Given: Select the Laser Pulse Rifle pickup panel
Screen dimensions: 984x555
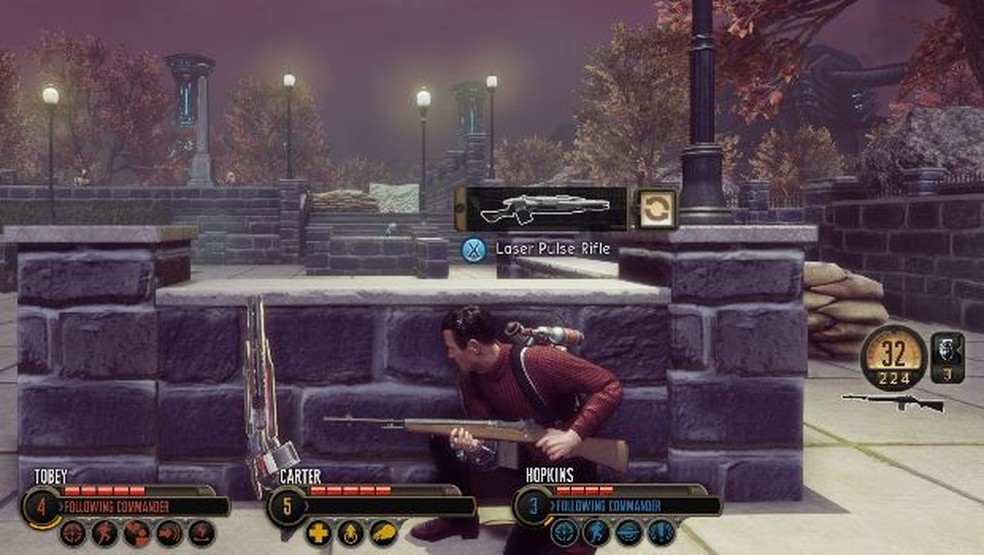Looking at the screenshot, I should (541, 208).
